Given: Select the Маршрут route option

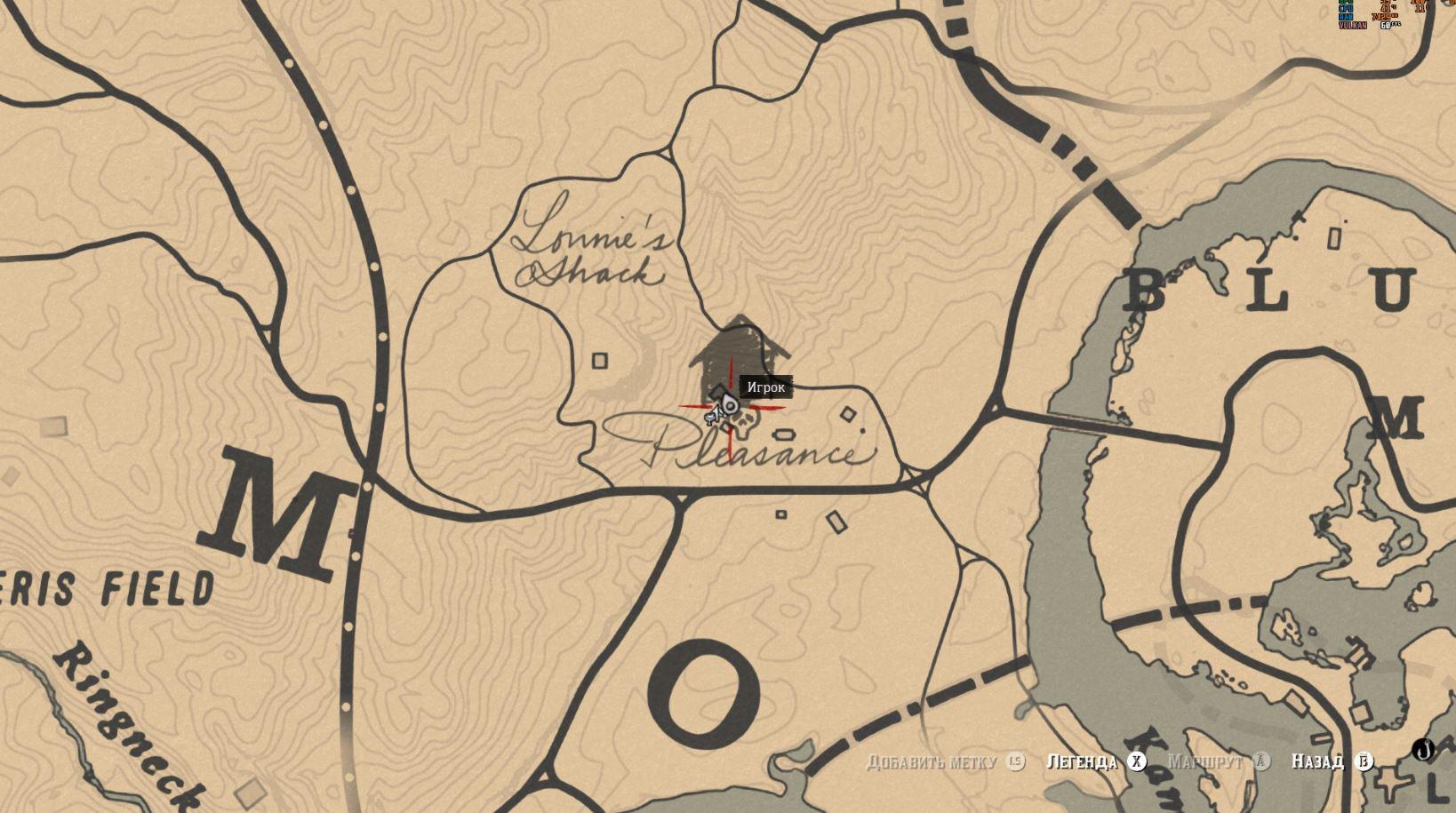Looking at the screenshot, I should click(1204, 761).
